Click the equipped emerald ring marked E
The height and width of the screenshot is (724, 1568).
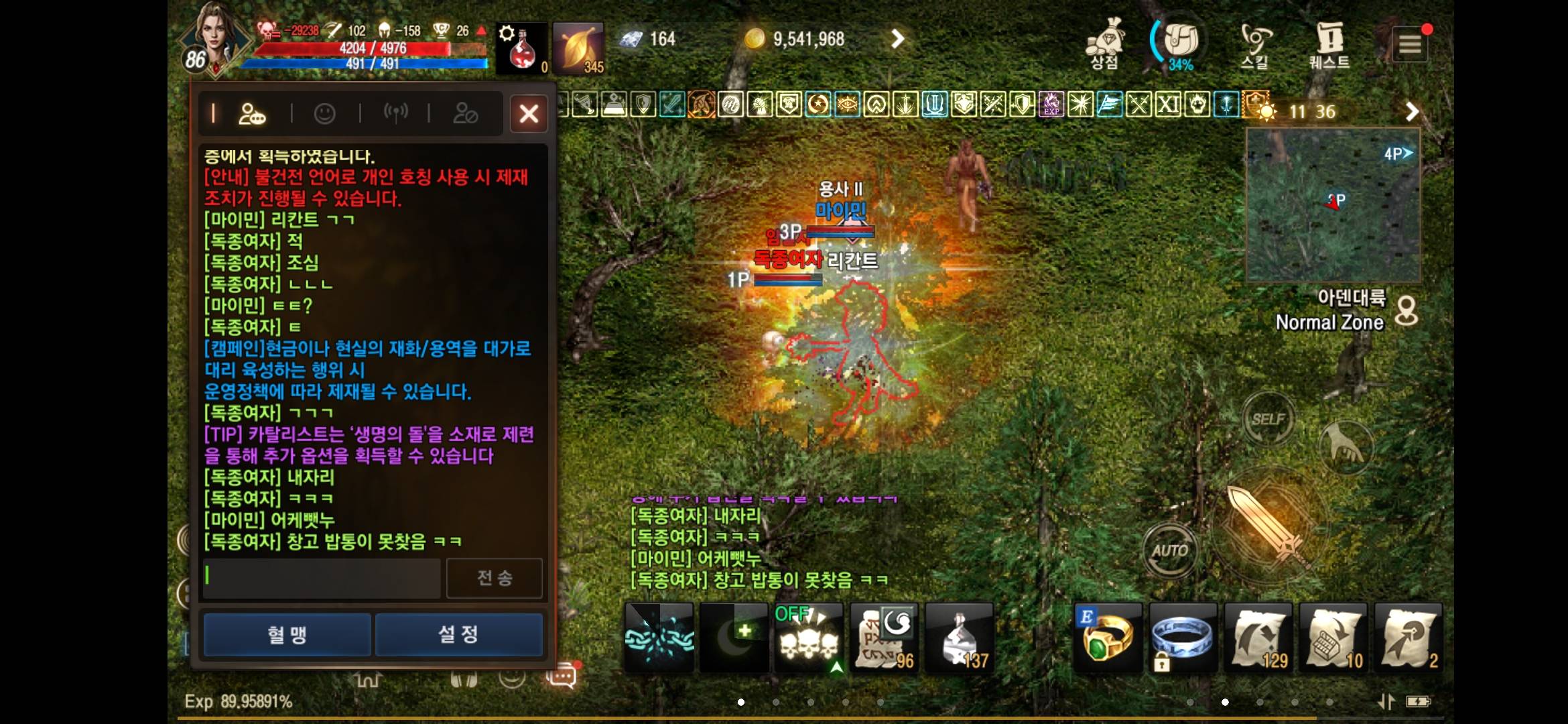(1106, 637)
